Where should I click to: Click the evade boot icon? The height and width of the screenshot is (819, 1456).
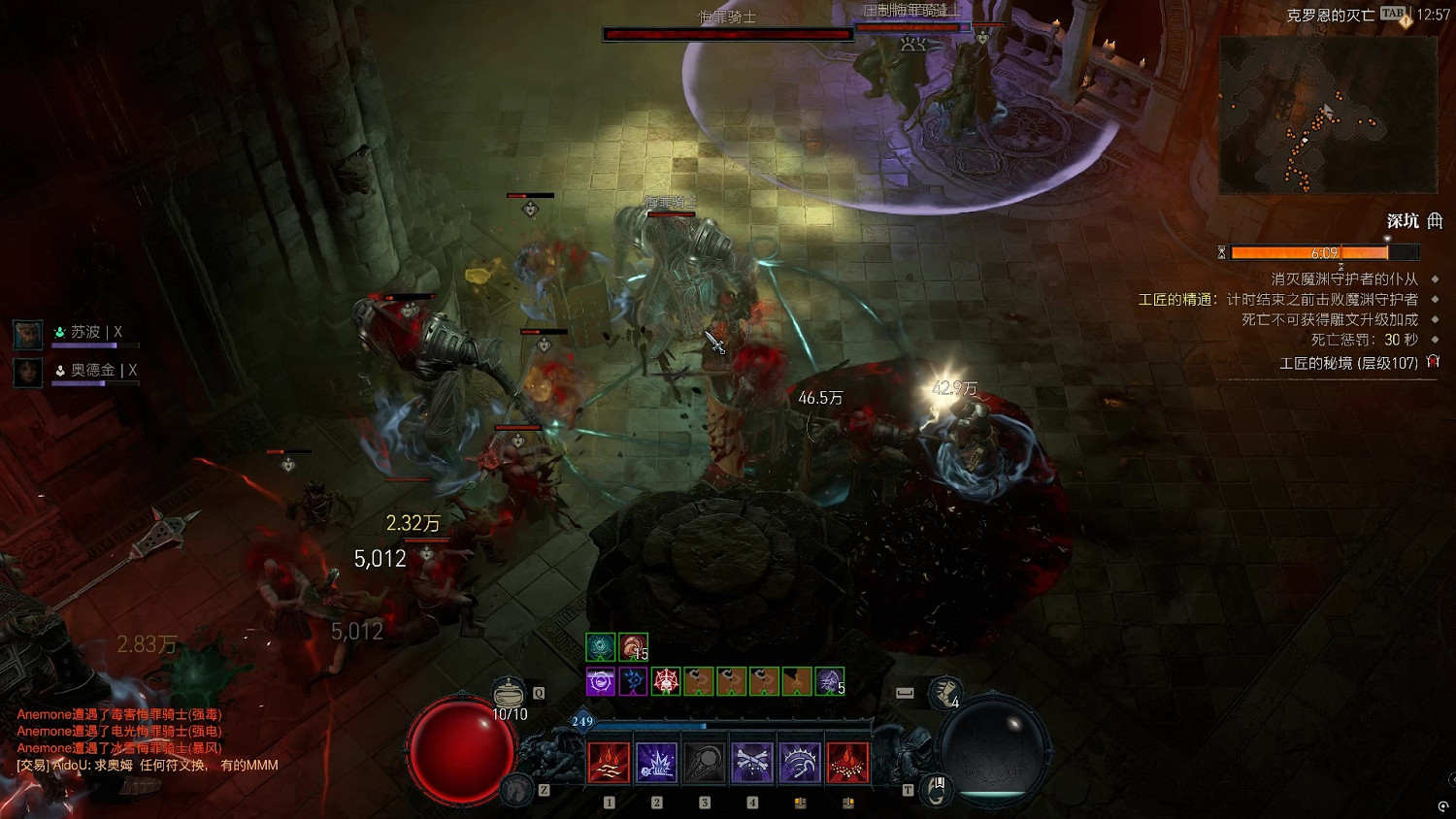(943, 693)
